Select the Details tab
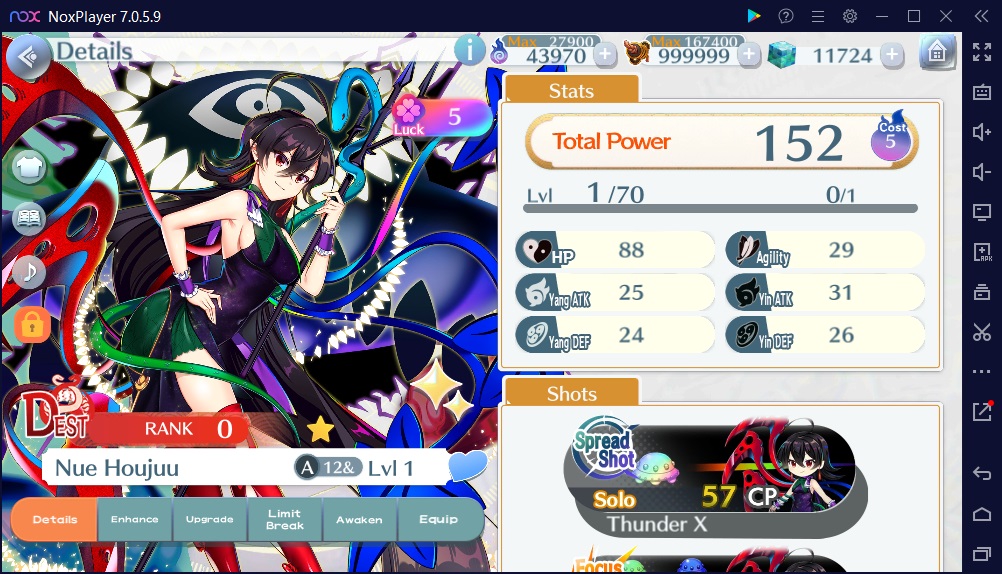The image size is (1002, 574). point(55,520)
